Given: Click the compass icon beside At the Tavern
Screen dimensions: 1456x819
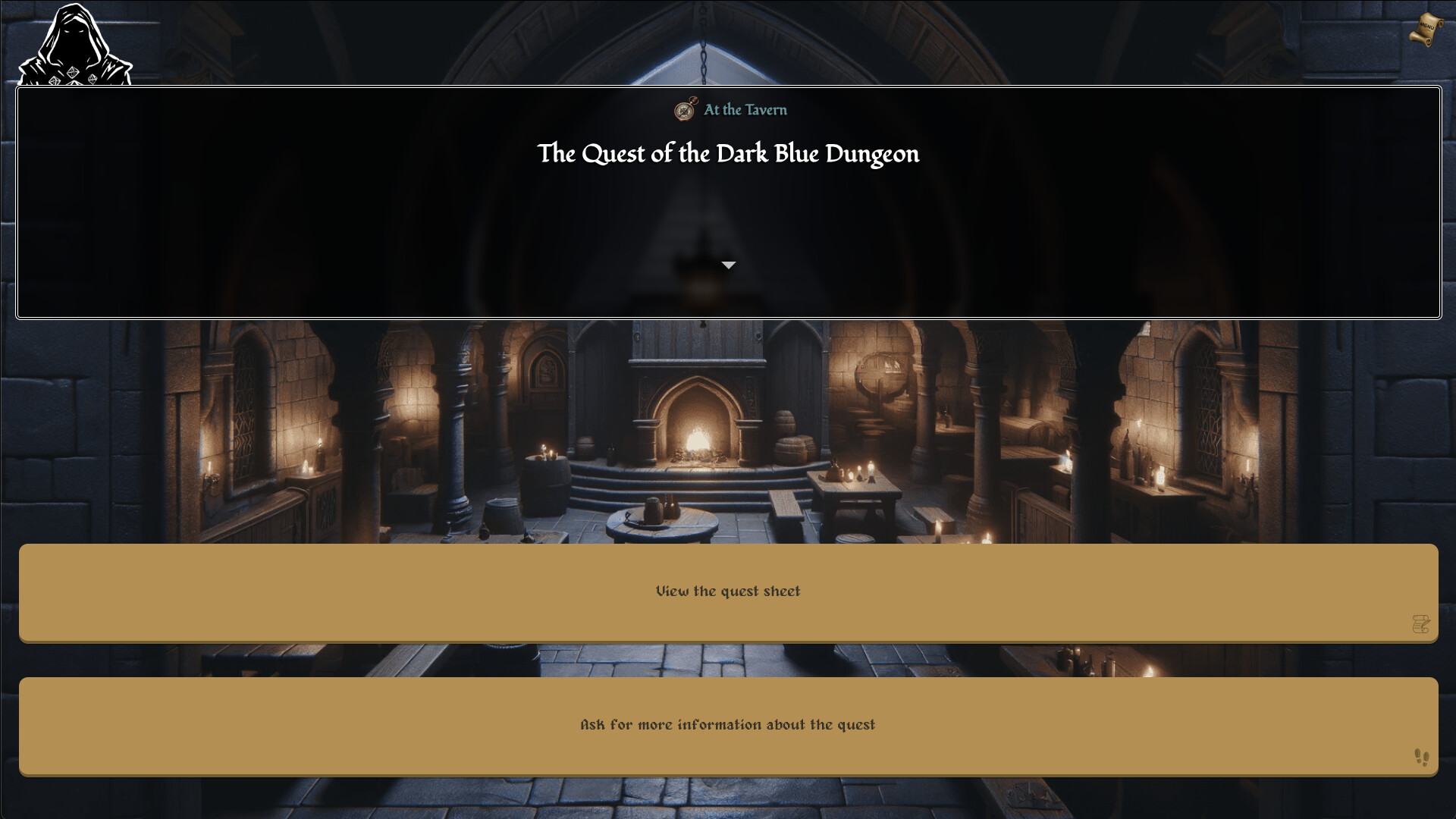Looking at the screenshot, I should pyautogui.click(x=683, y=109).
